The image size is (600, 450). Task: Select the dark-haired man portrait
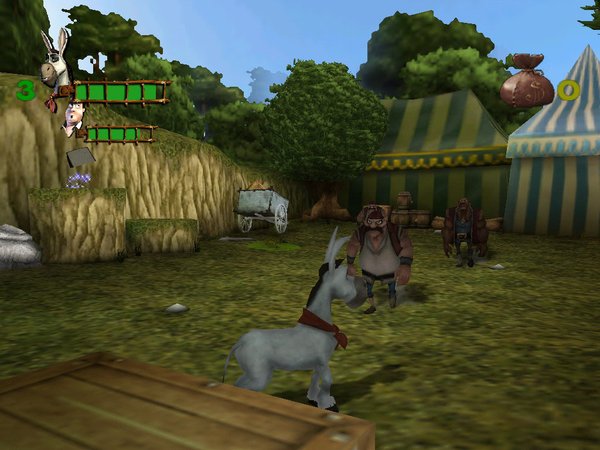pyautogui.click(x=73, y=121)
